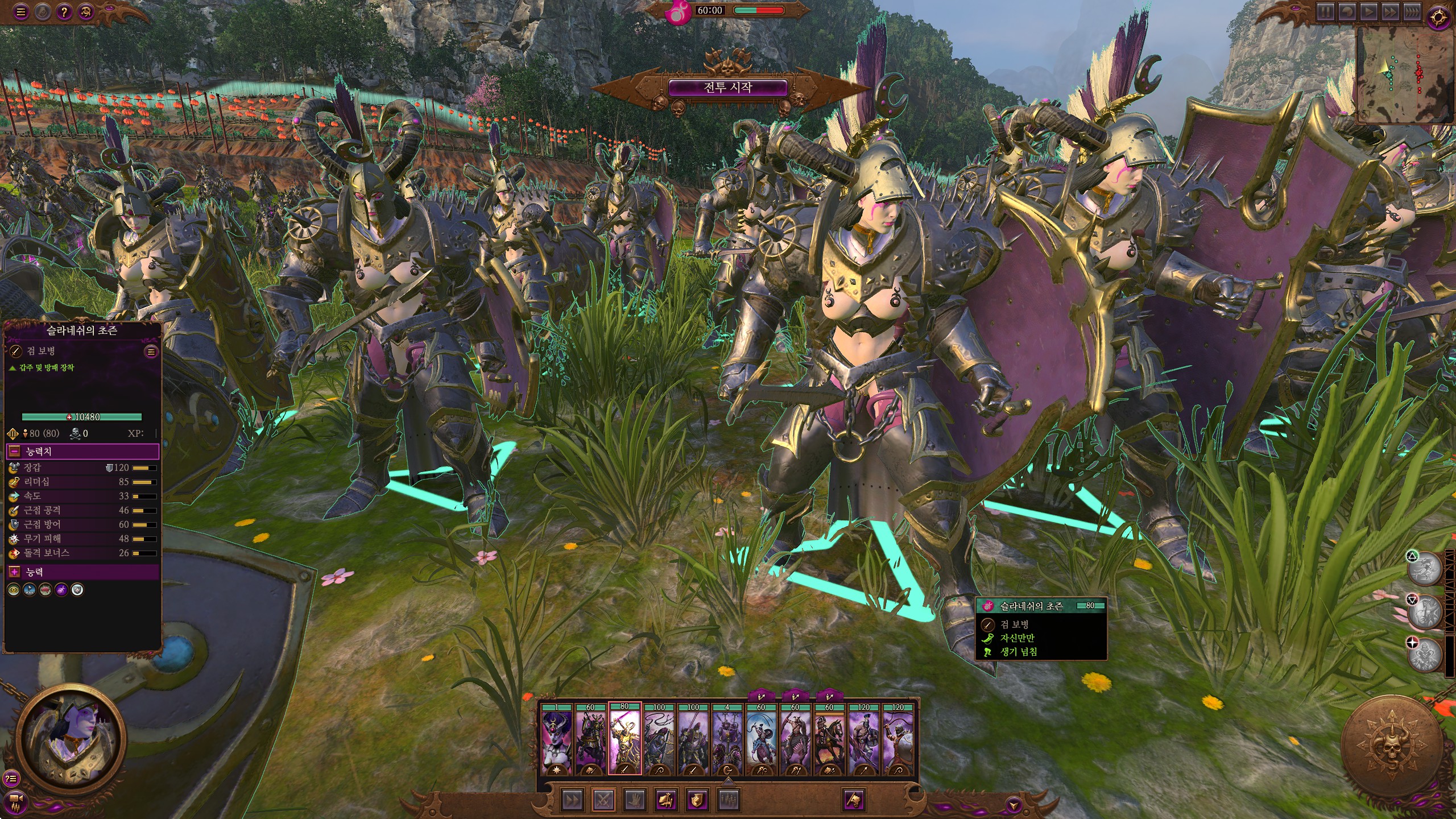Viewport: 1456px width, 819px height.
Task: Collapse the 능력치 stats section
Action: tap(14, 451)
